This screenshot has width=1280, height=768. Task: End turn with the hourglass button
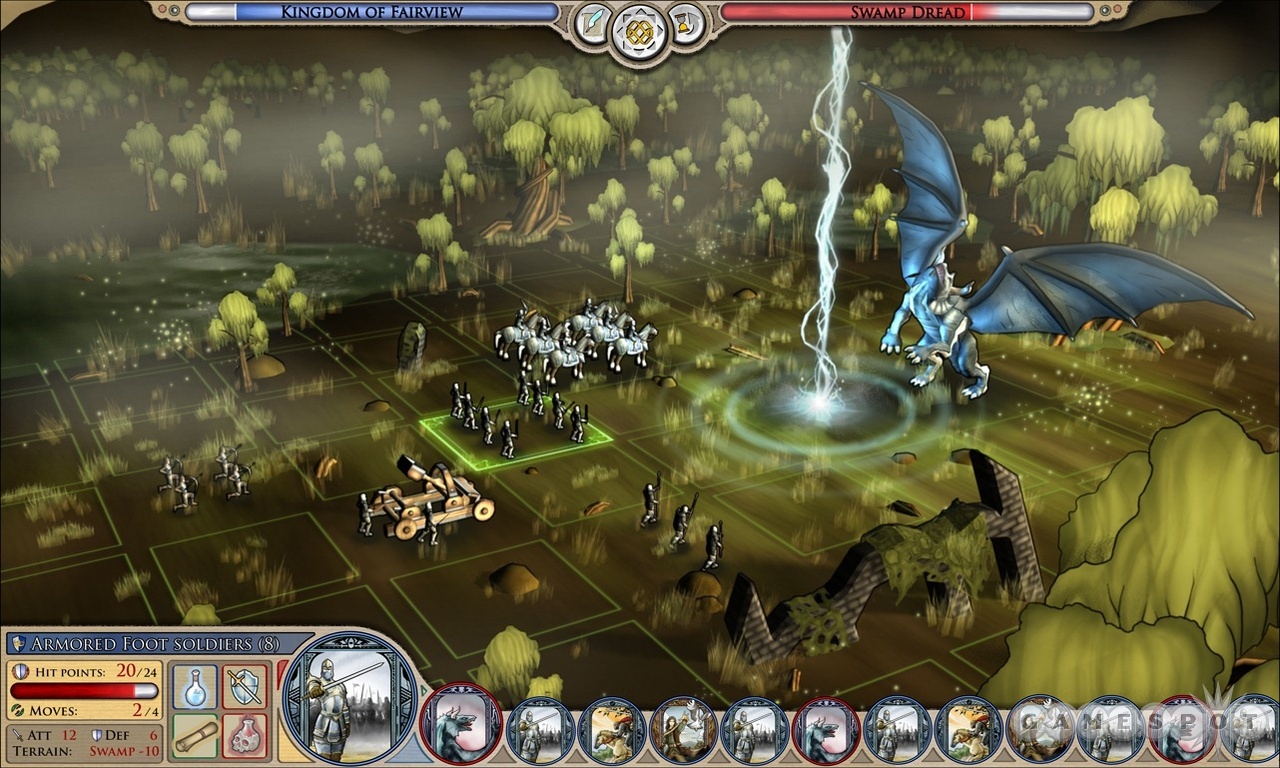click(x=686, y=22)
